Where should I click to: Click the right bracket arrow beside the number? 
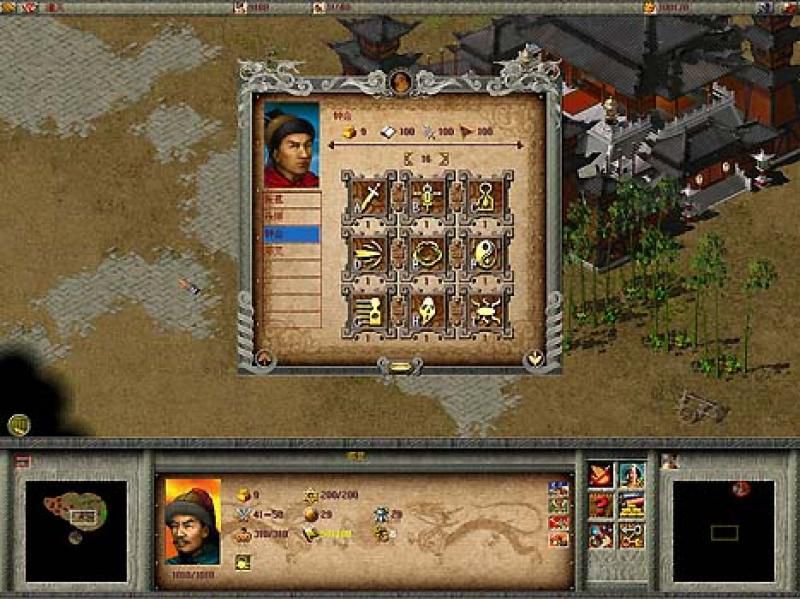point(443,158)
